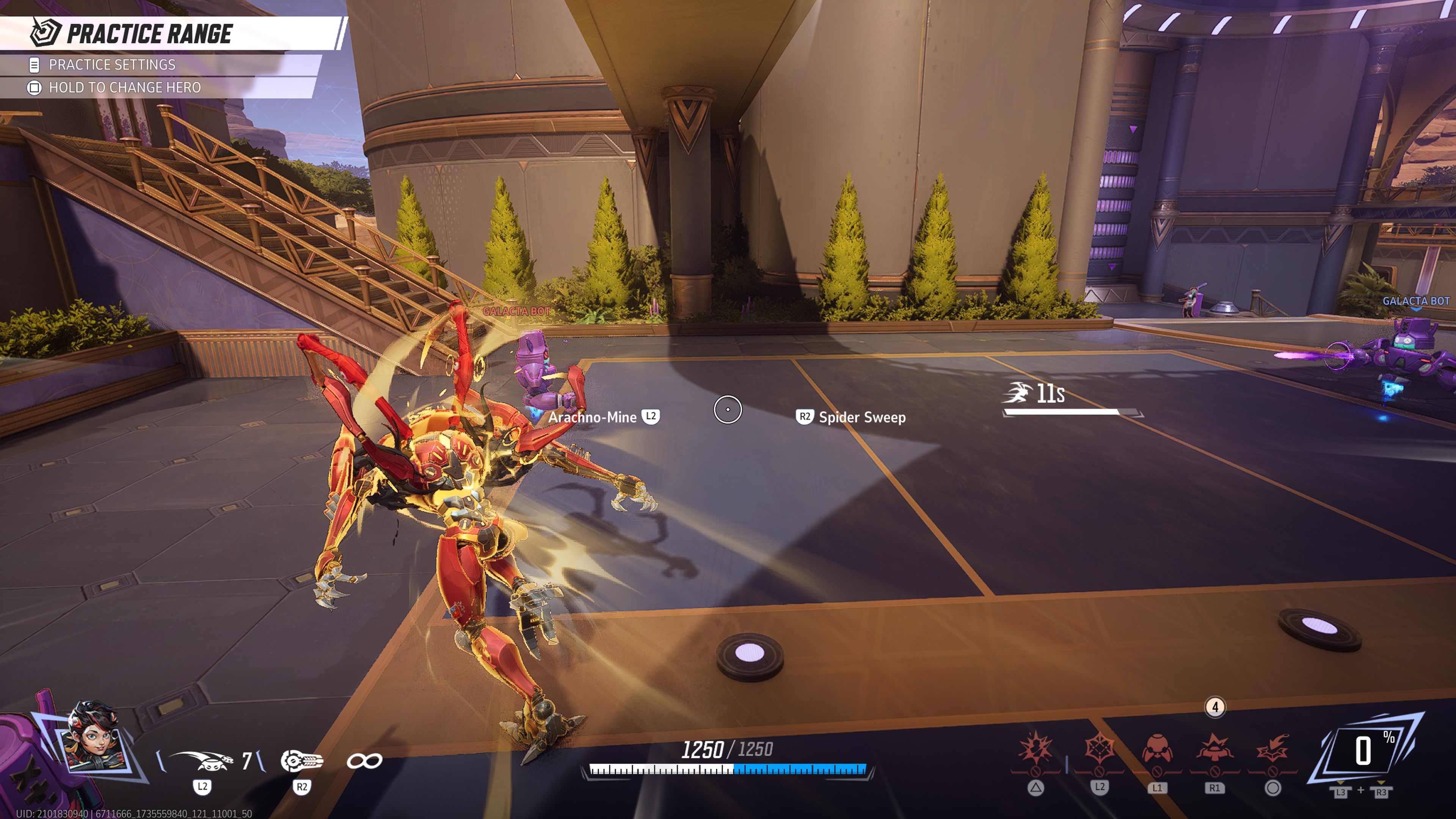Open Practice Settings

tap(111, 65)
